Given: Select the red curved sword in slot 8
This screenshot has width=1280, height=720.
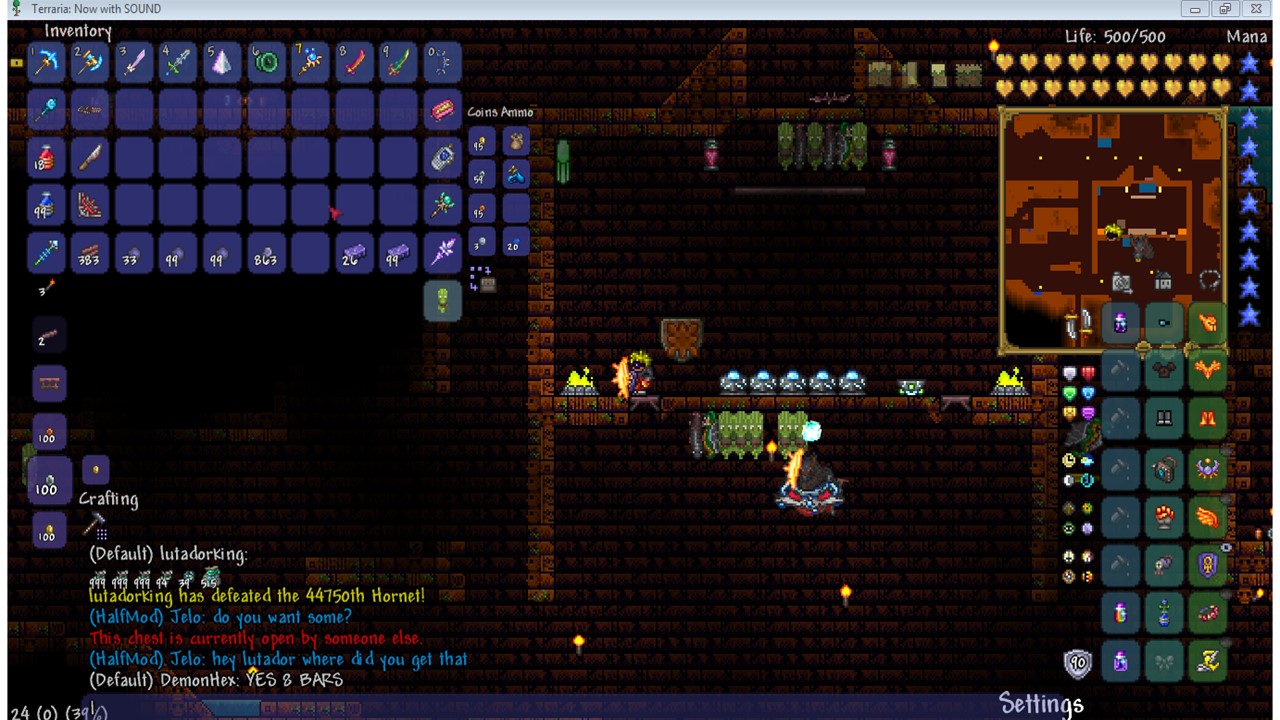Looking at the screenshot, I should (354, 62).
